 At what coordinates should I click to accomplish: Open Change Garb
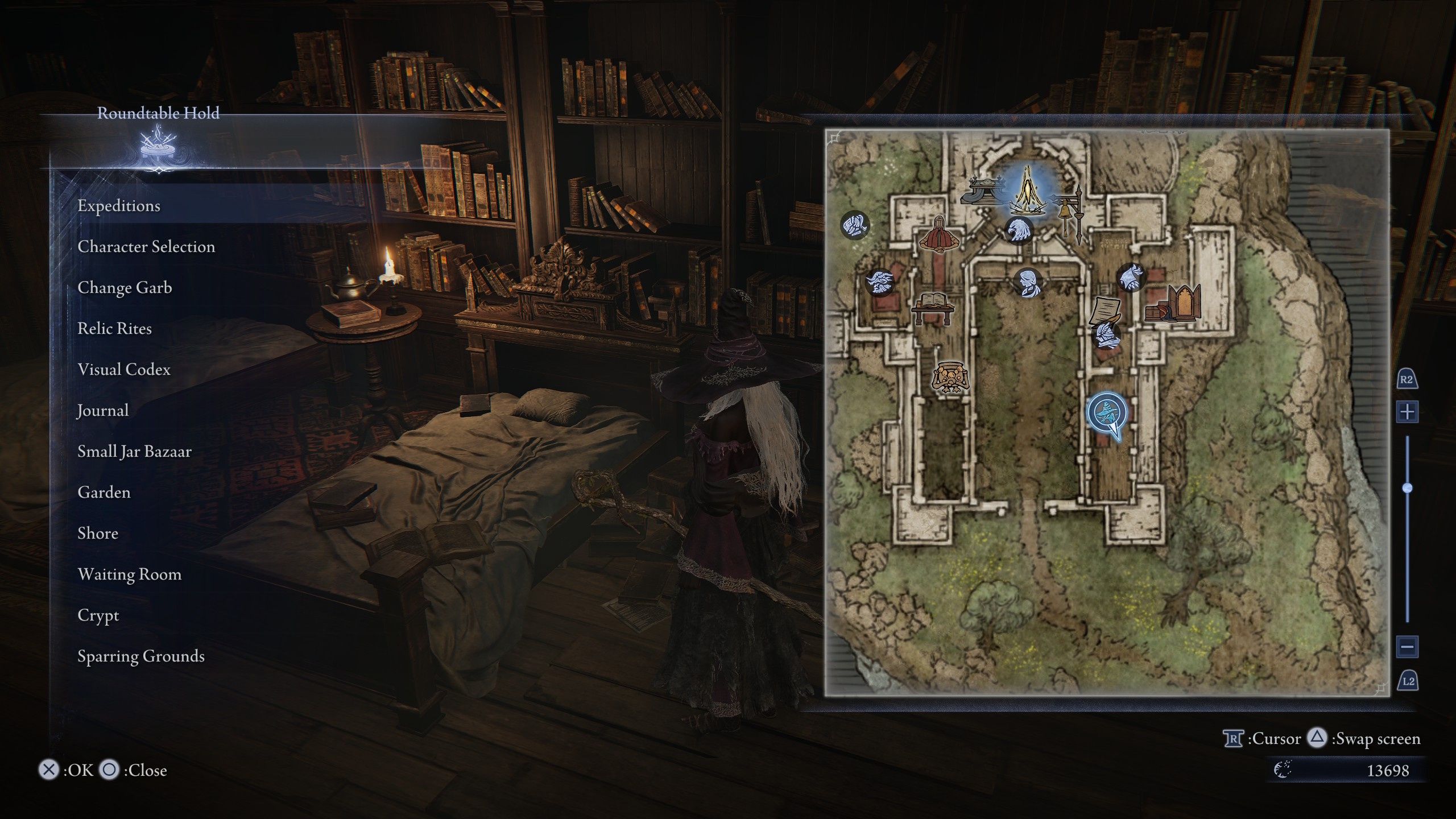[126, 288]
